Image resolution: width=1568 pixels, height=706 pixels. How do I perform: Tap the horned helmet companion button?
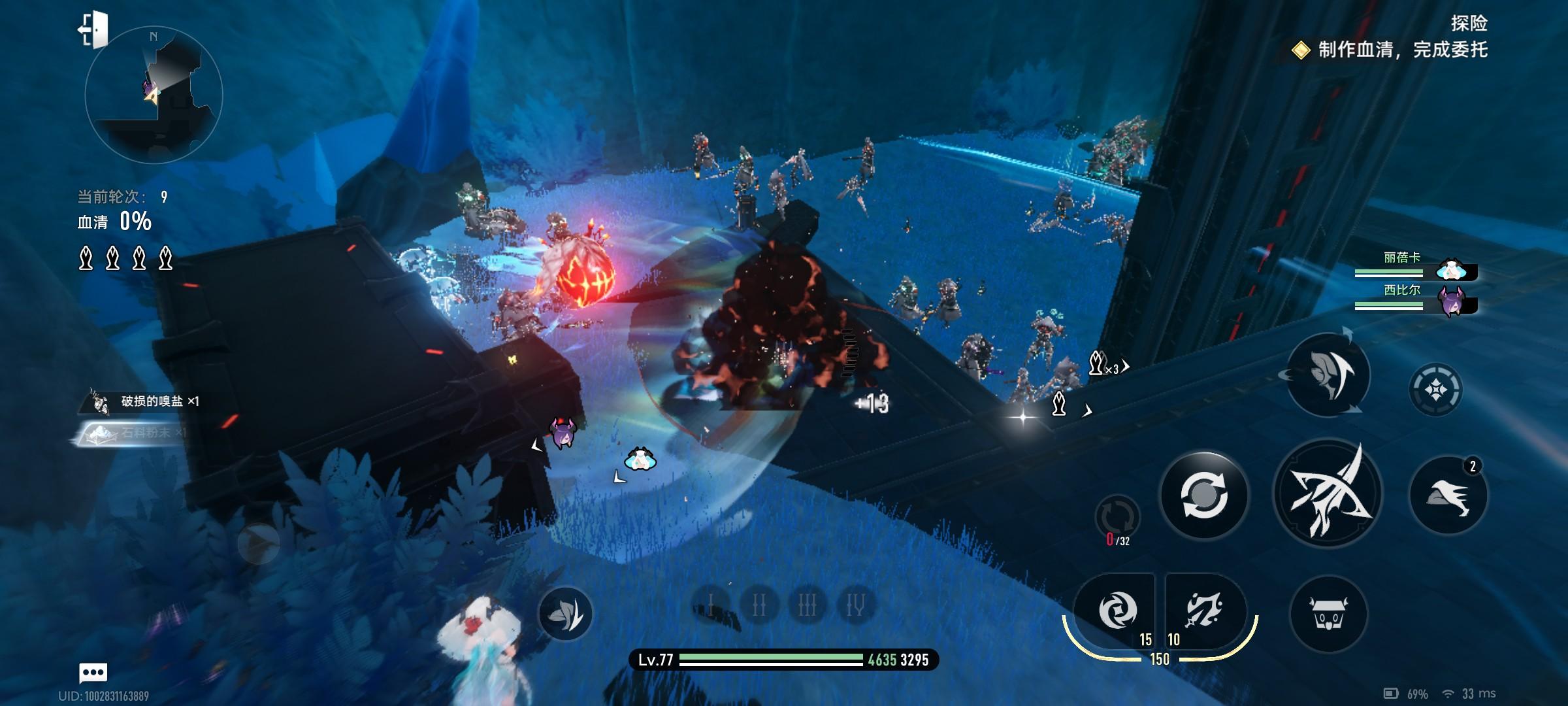coord(1328,613)
